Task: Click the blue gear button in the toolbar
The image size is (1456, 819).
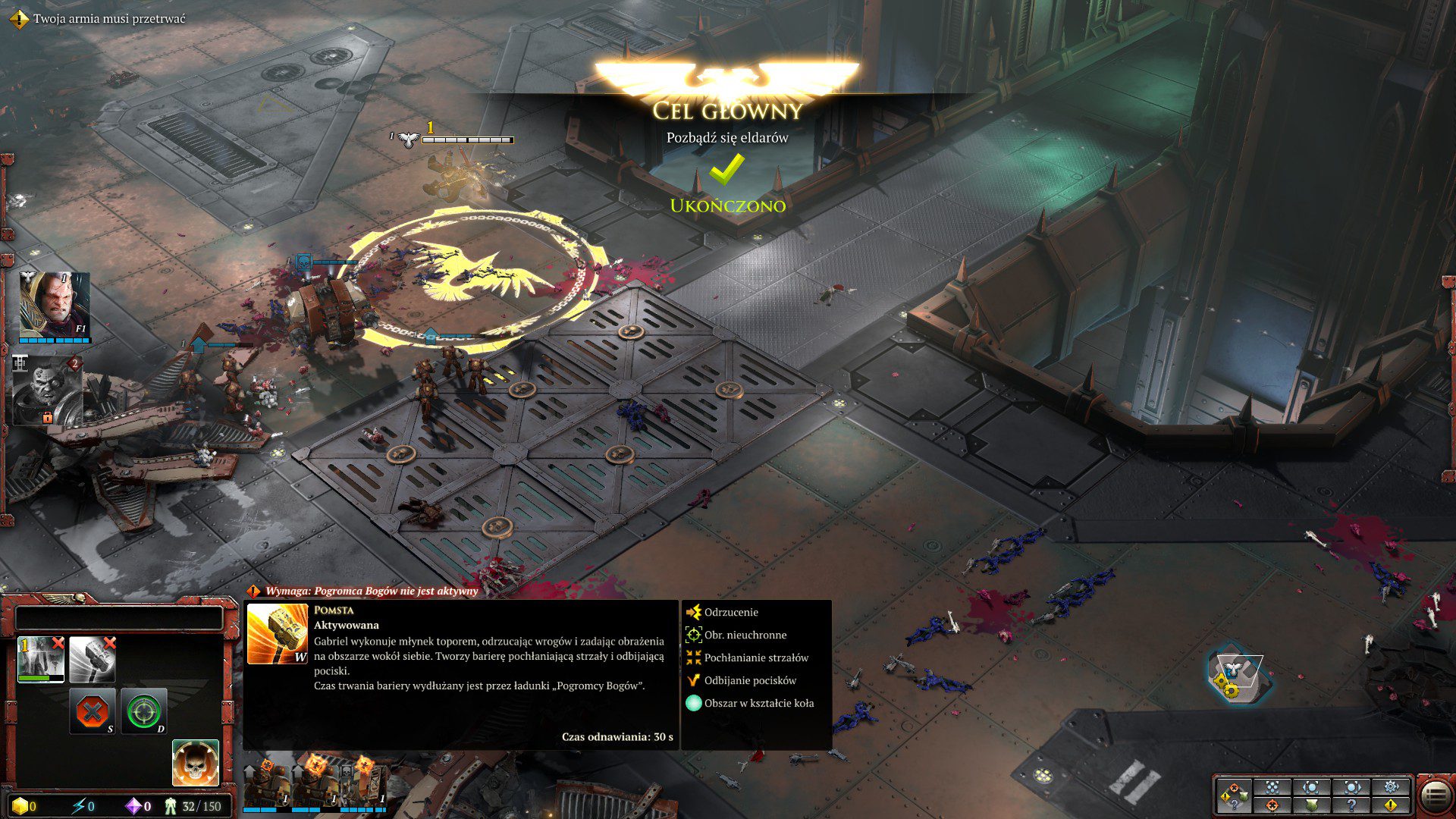Action: tap(1391, 786)
